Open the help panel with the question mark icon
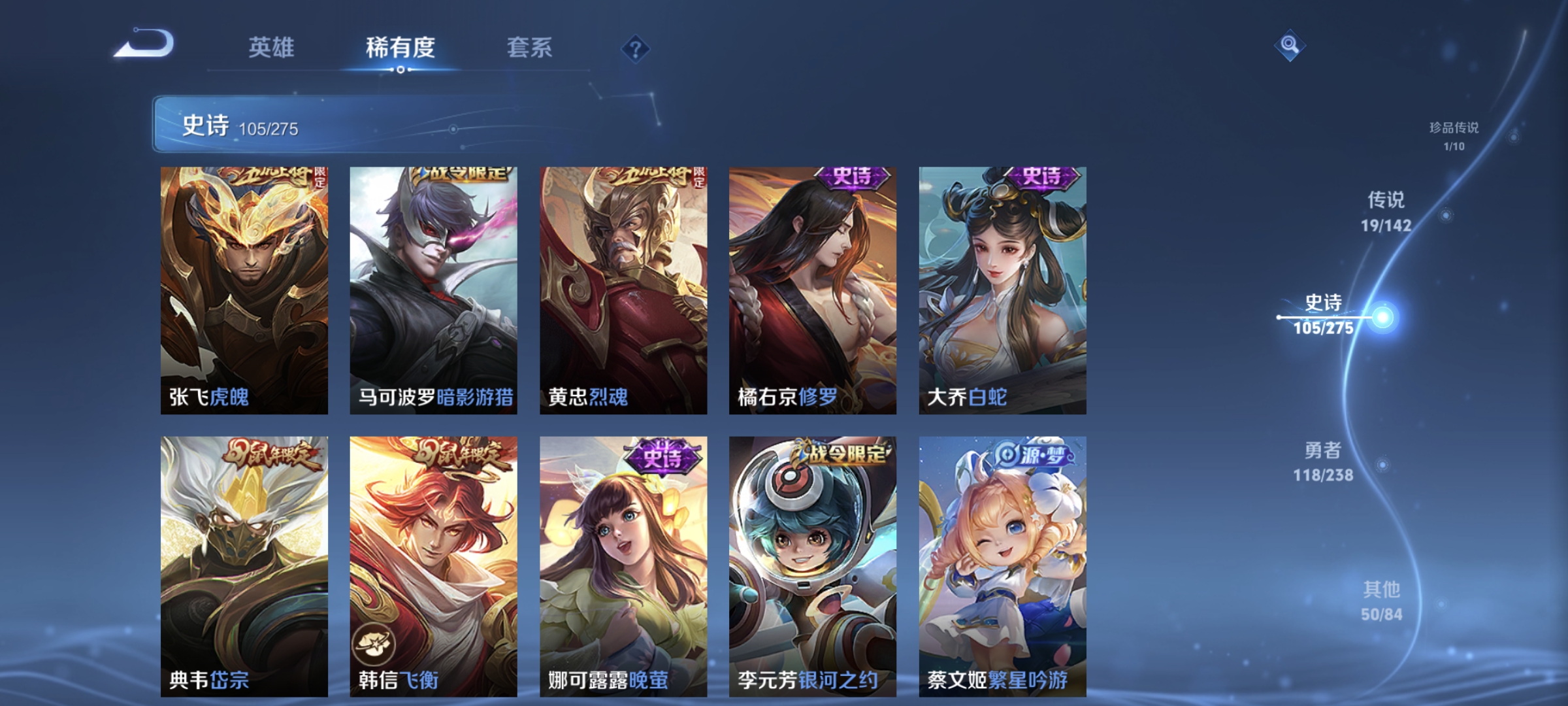Screen dimensions: 1568x706 pos(637,49)
